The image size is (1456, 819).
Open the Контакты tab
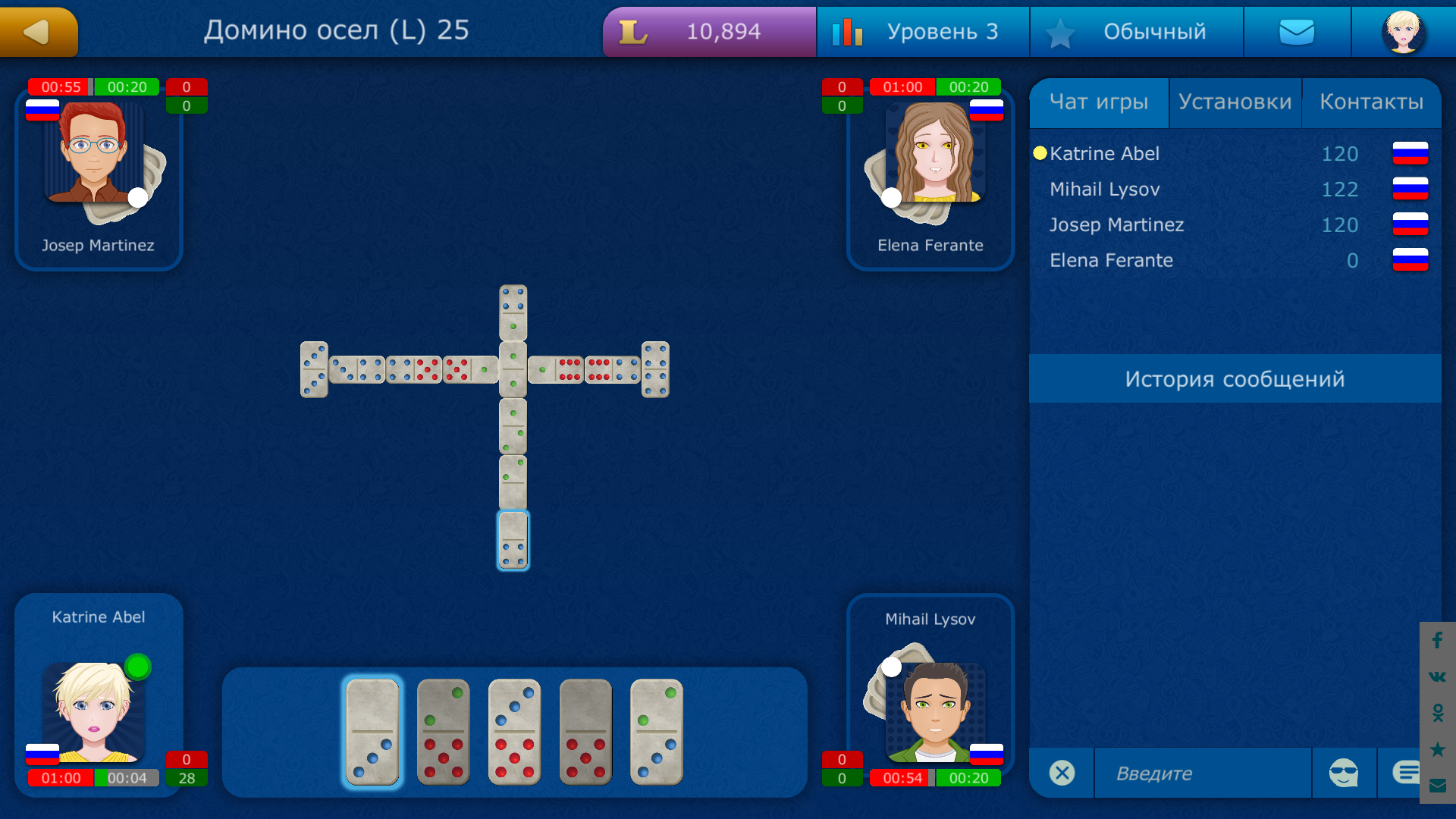[1373, 102]
